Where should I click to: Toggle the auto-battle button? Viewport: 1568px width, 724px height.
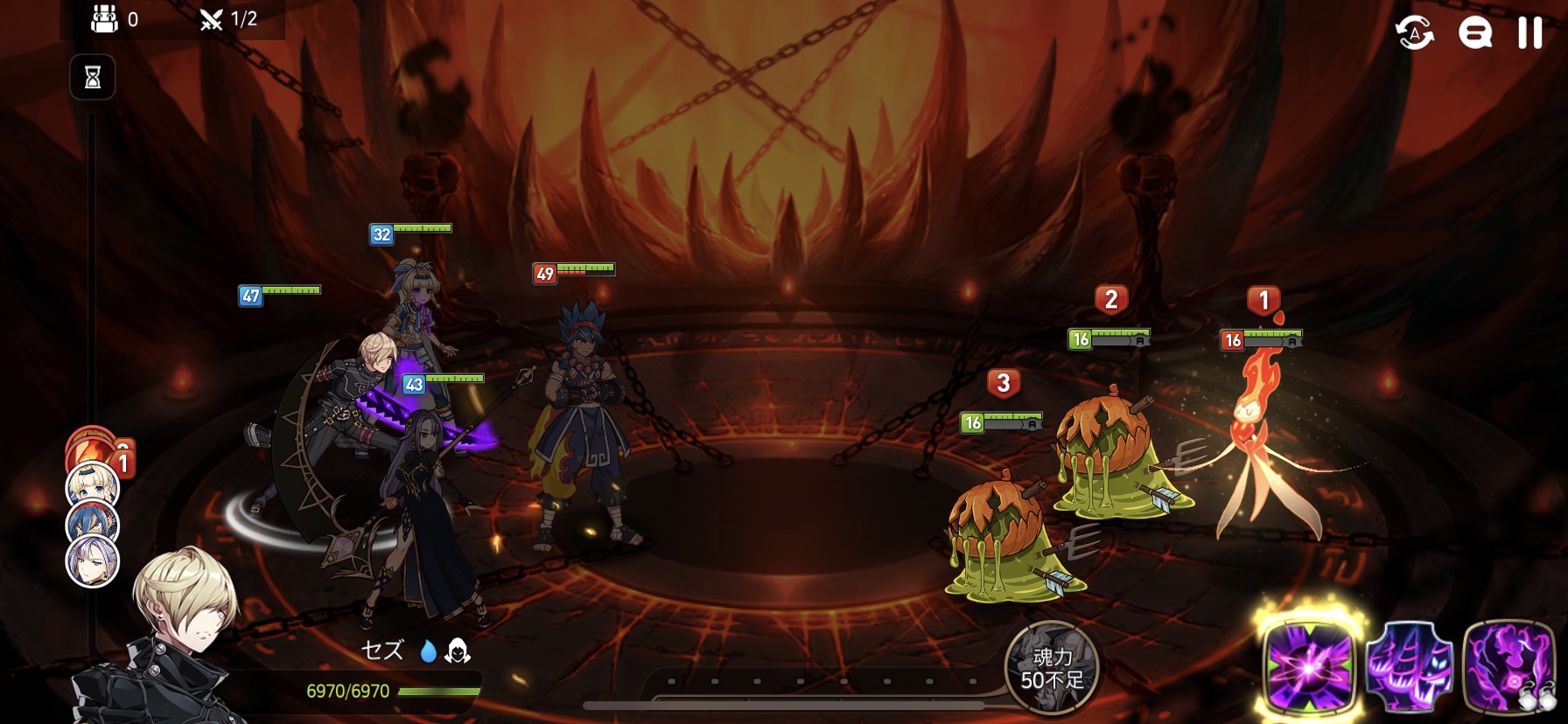pos(1414,33)
